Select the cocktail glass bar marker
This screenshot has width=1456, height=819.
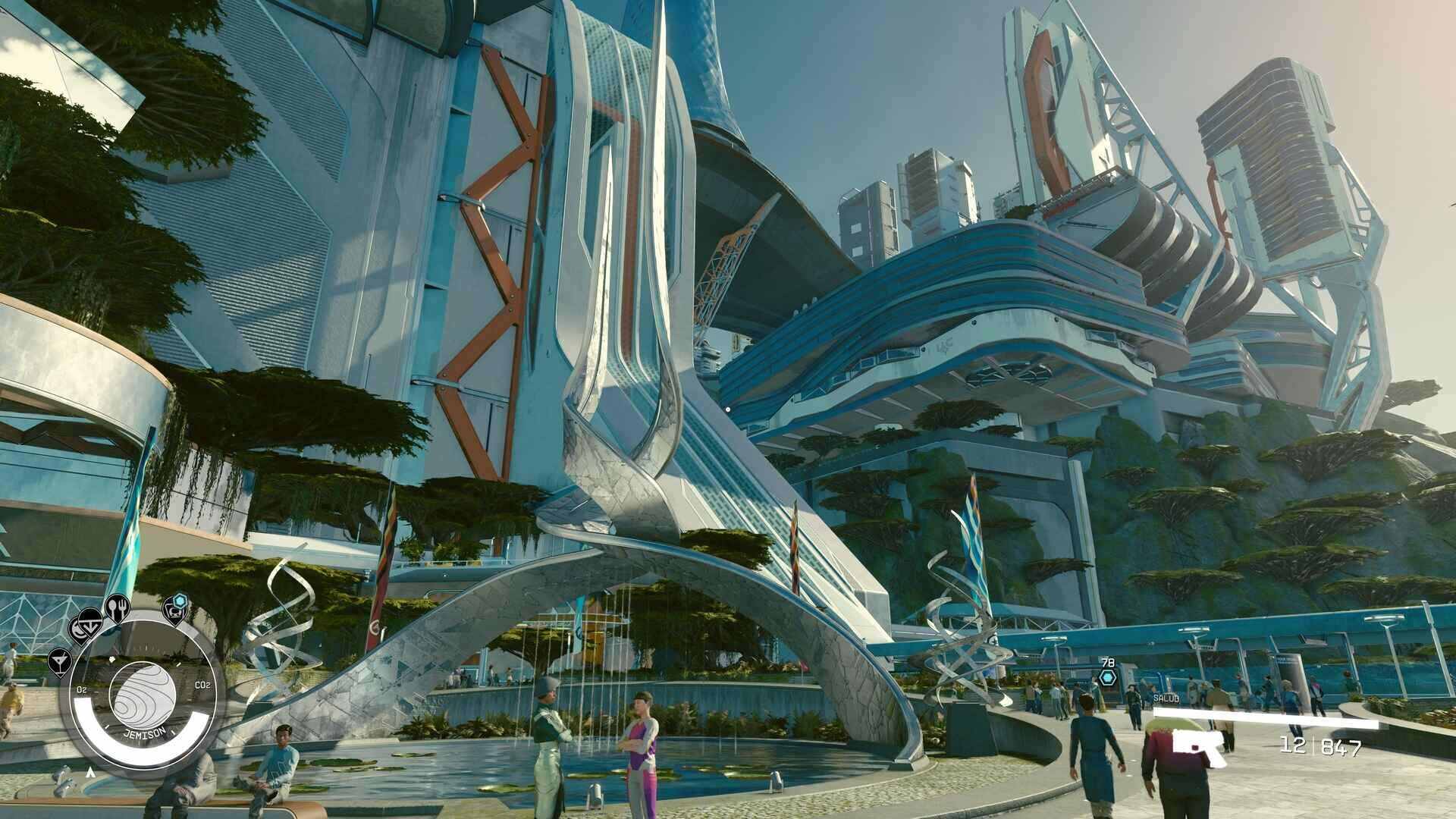coord(59,661)
